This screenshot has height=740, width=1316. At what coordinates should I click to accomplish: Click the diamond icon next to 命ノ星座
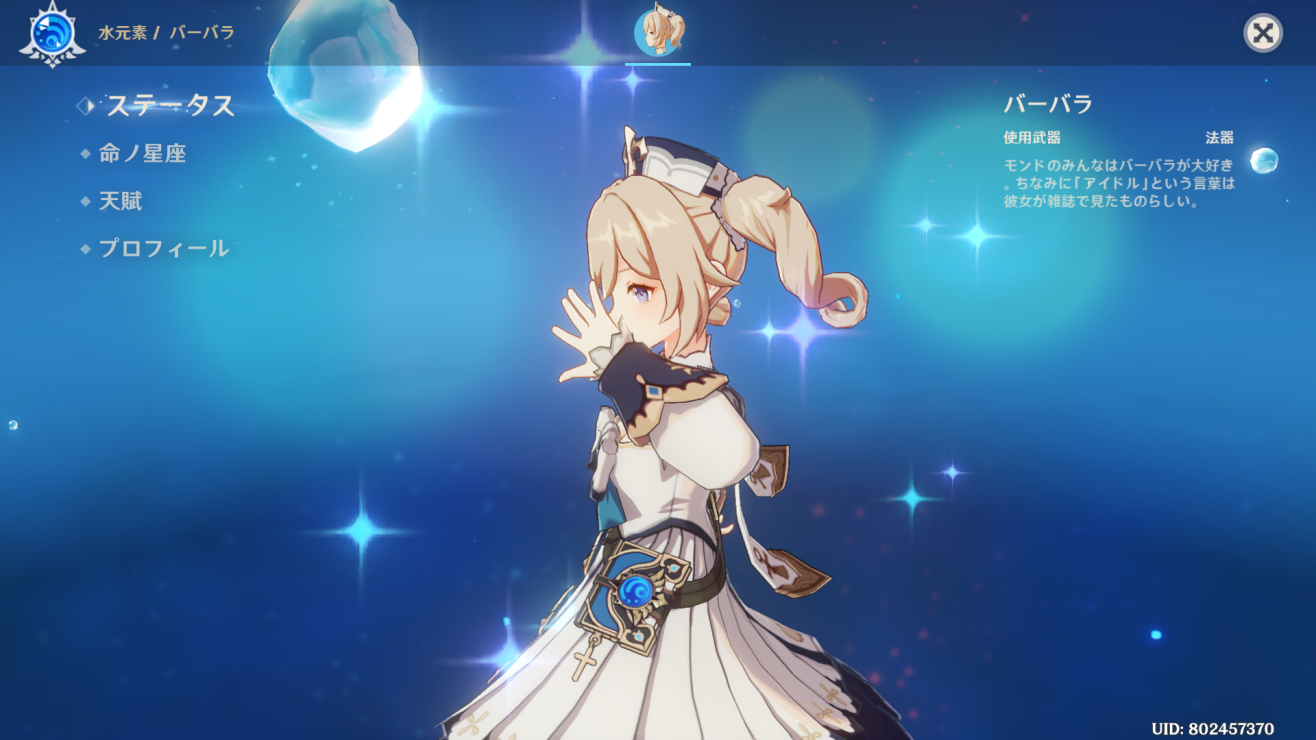tap(84, 154)
